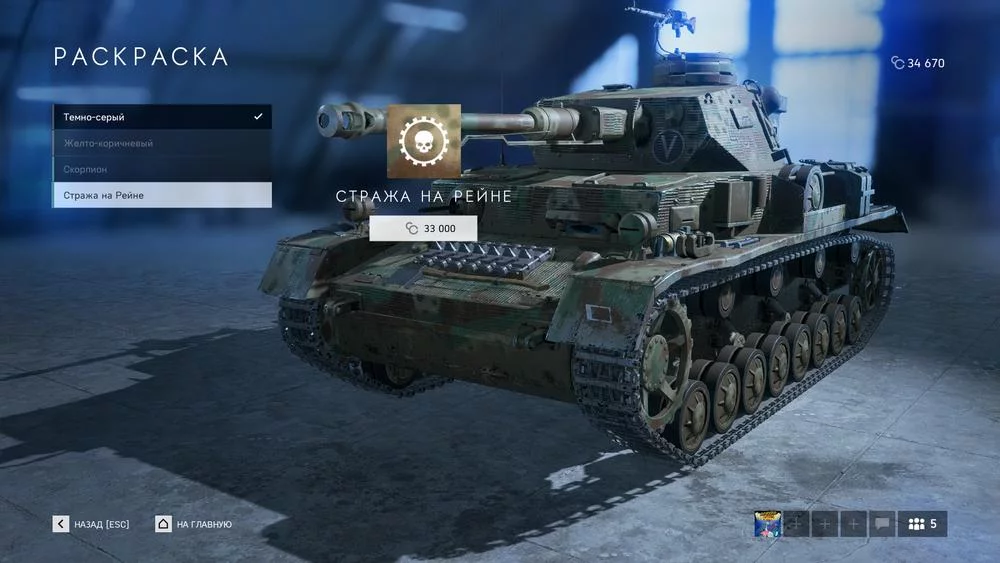This screenshot has width=1000, height=563.
Task: Choose the Желто-коричневый paint option
Action: click(161, 143)
